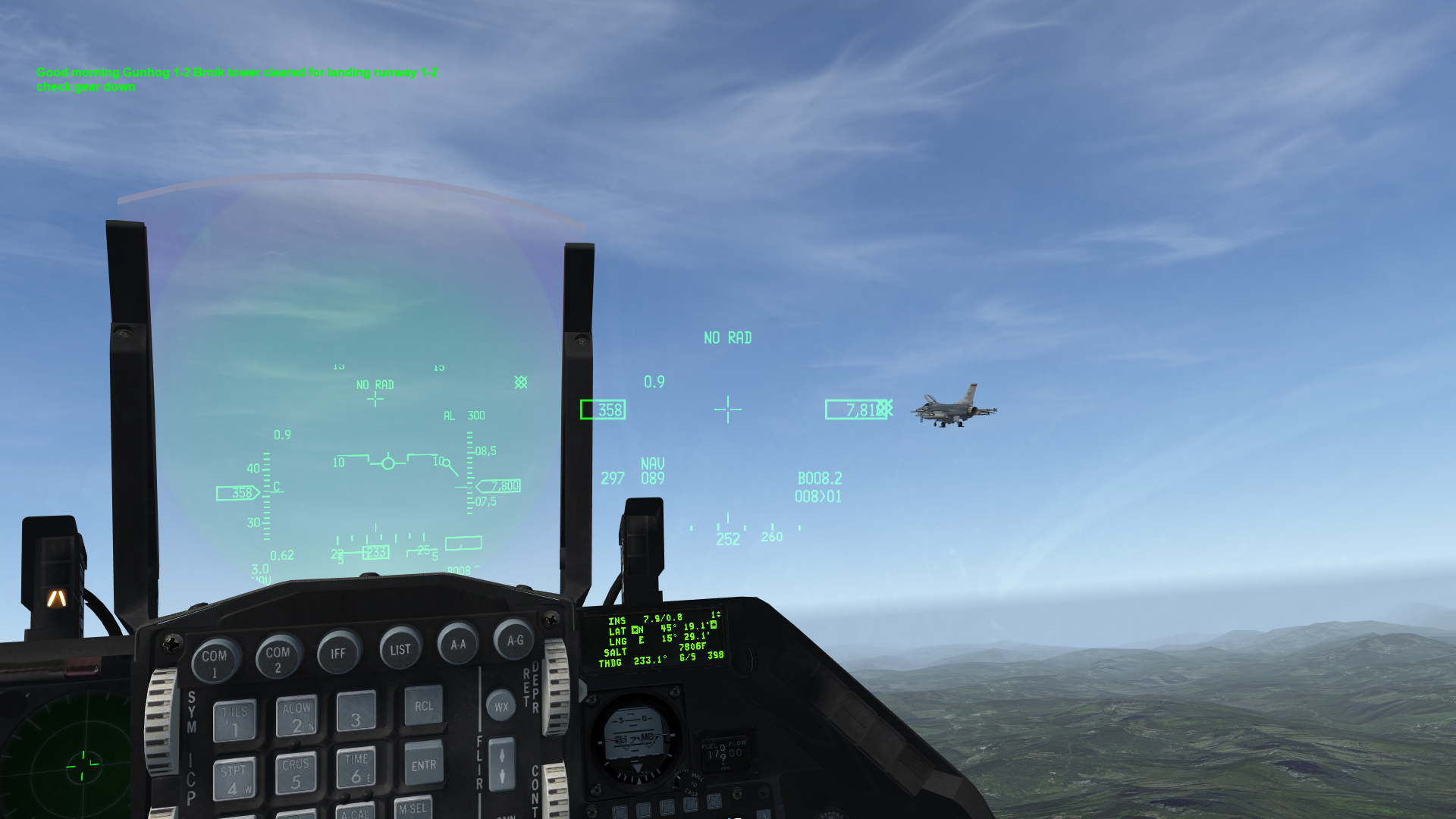
Task: Hit the number 3 keypad button
Action: coord(356,712)
